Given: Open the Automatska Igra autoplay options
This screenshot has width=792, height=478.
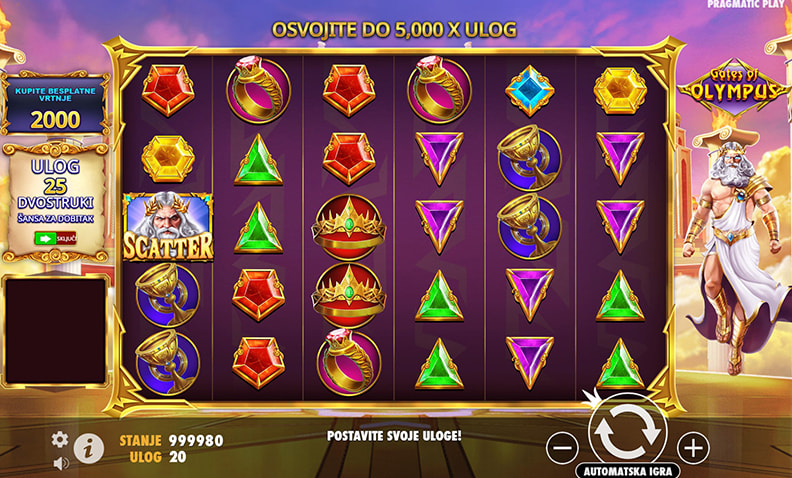Looking at the screenshot, I should pos(628,470).
